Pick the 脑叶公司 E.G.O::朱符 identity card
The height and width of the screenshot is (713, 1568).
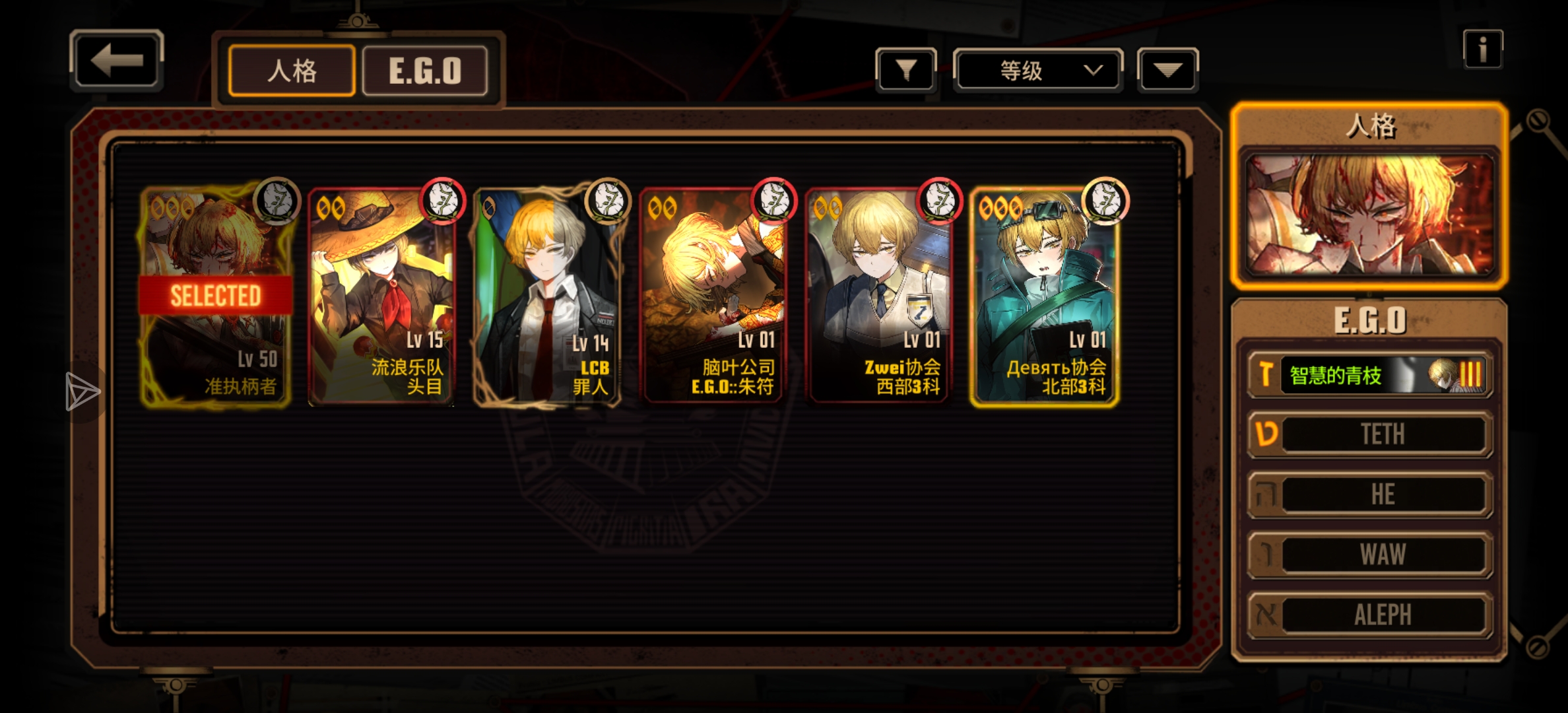[x=713, y=297]
